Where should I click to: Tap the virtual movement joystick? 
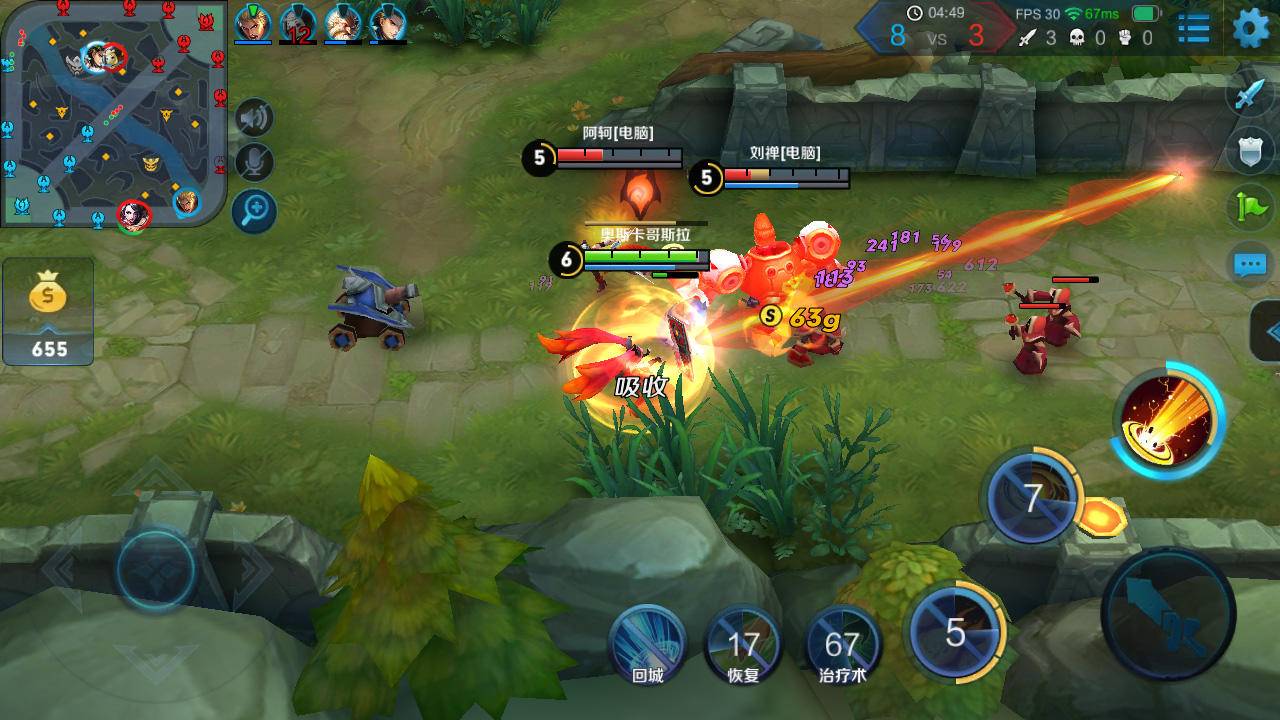tap(155, 568)
